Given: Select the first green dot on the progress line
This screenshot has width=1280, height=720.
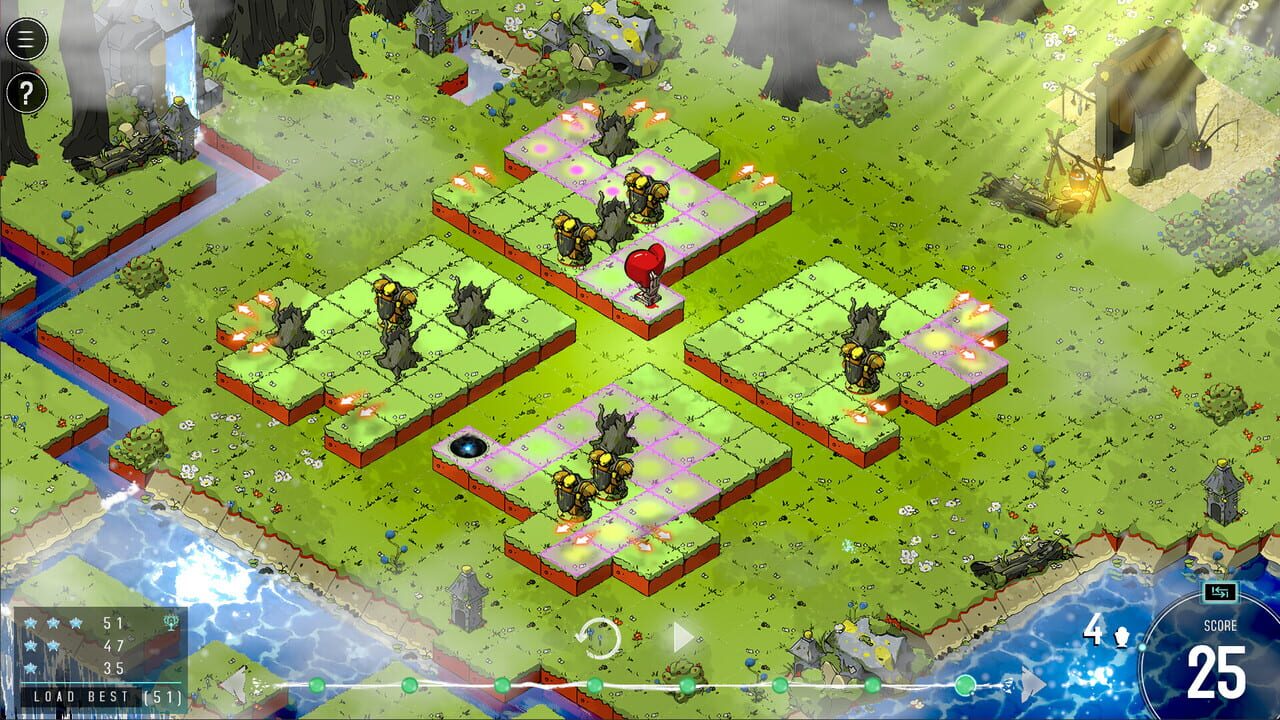Looking at the screenshot, I should (316, 686).
